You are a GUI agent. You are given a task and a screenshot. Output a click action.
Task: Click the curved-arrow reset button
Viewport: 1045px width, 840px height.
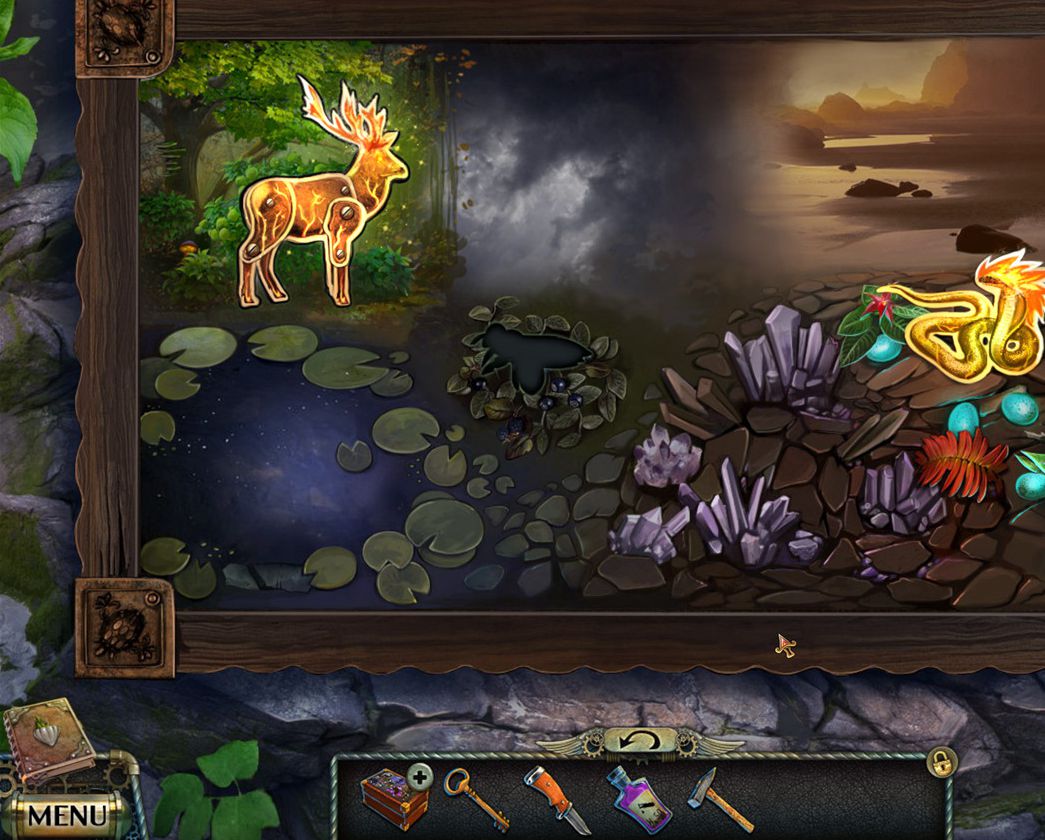pos(639,742)
